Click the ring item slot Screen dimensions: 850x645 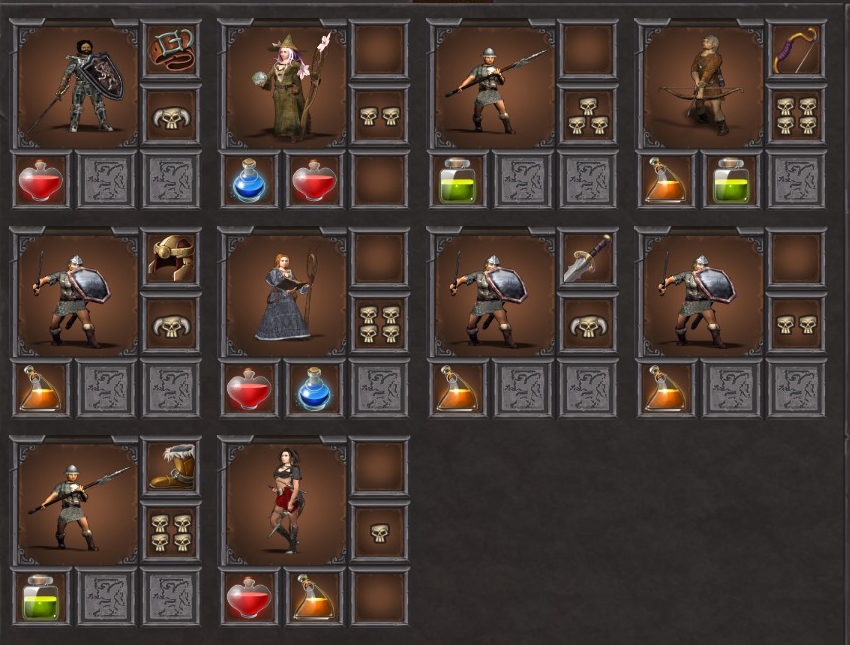171,50
